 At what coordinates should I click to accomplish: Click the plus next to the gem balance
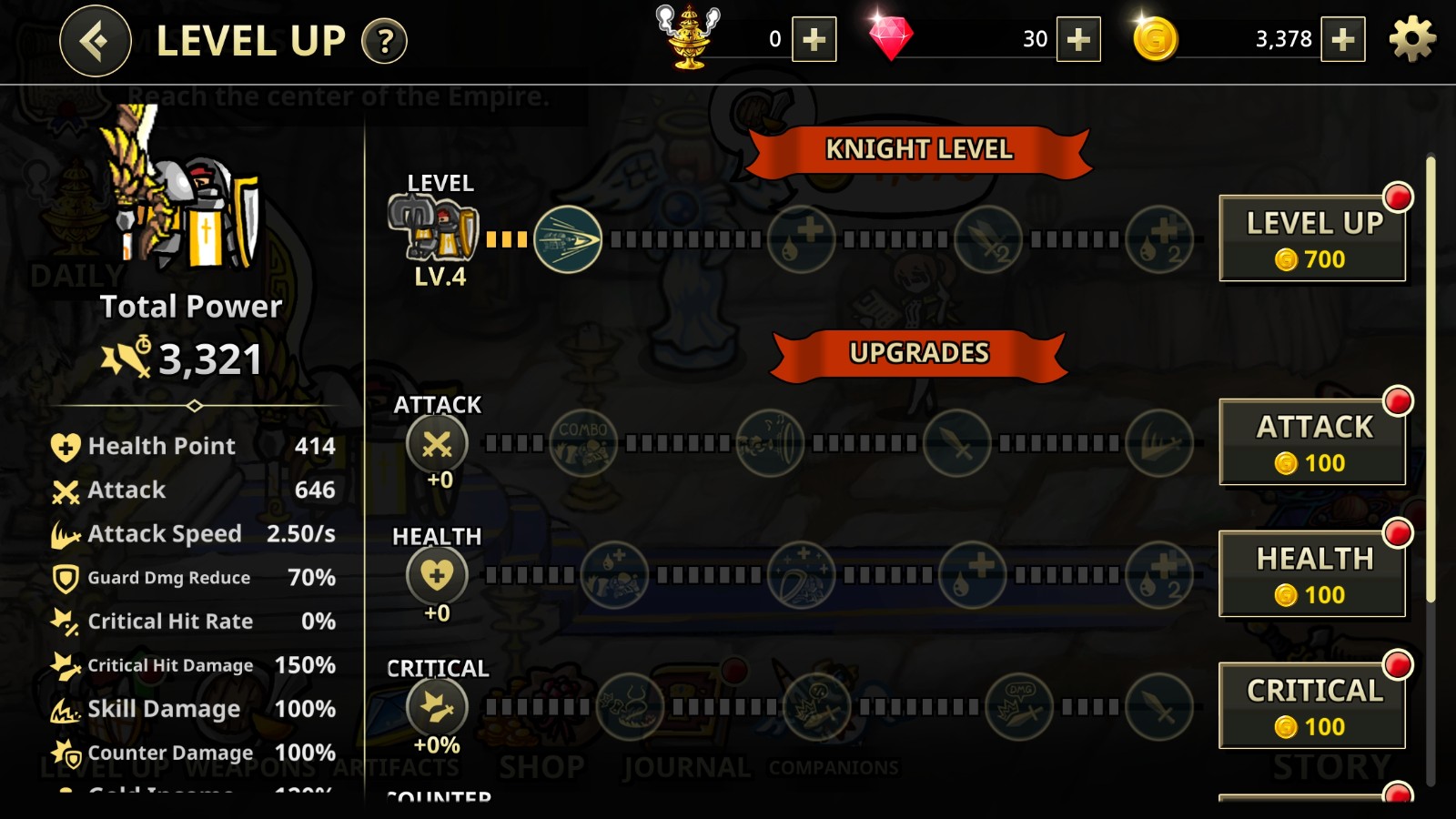[1081, 39]
